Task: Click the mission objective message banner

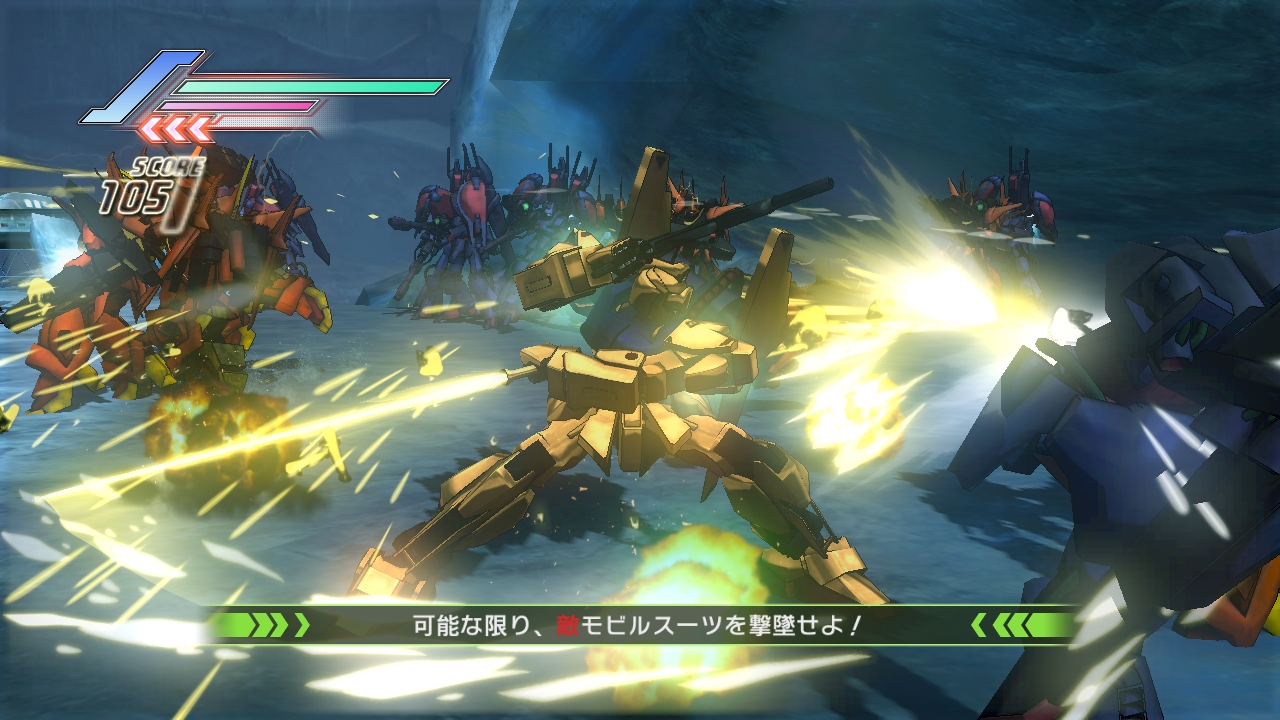Action: tap(640, 626)
